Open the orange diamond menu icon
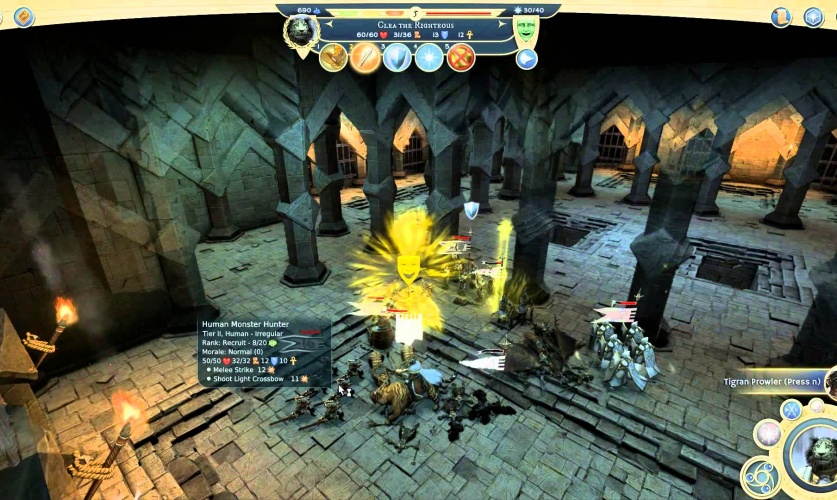 click(23, 17)
